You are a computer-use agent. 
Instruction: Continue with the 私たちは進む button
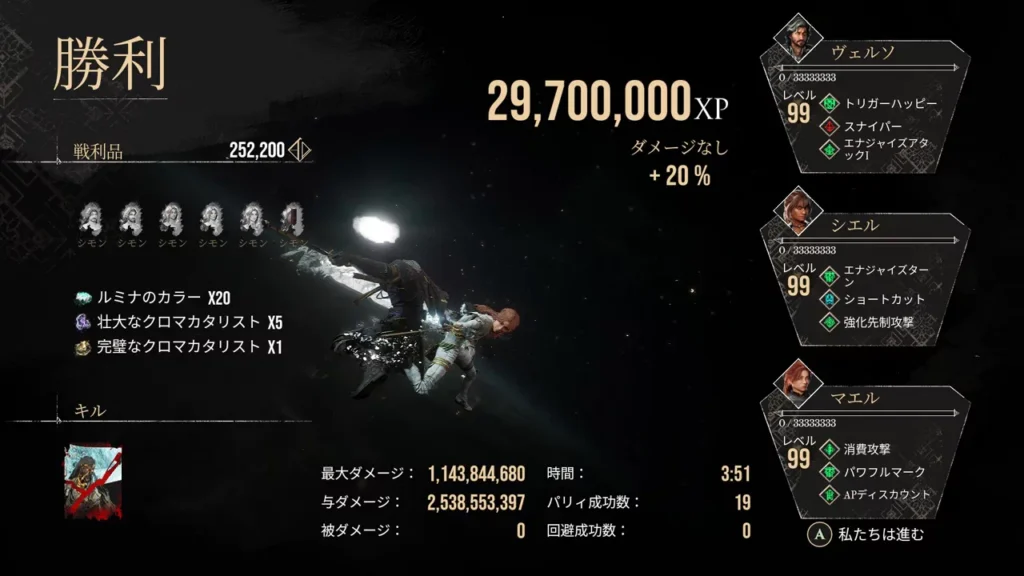tap(866, 534)
